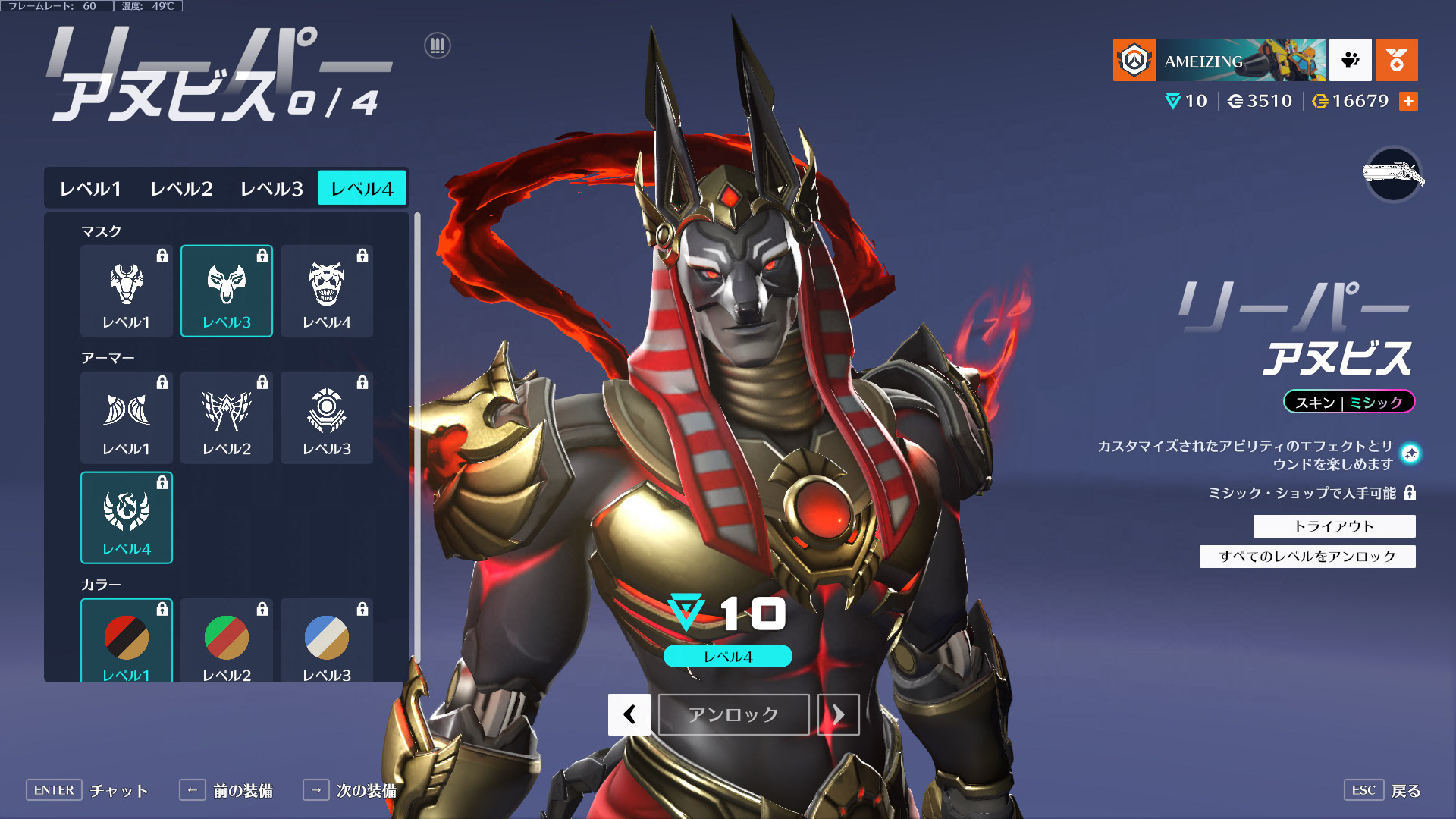Pick the レベル3 jackal mask

coord(227,290)
